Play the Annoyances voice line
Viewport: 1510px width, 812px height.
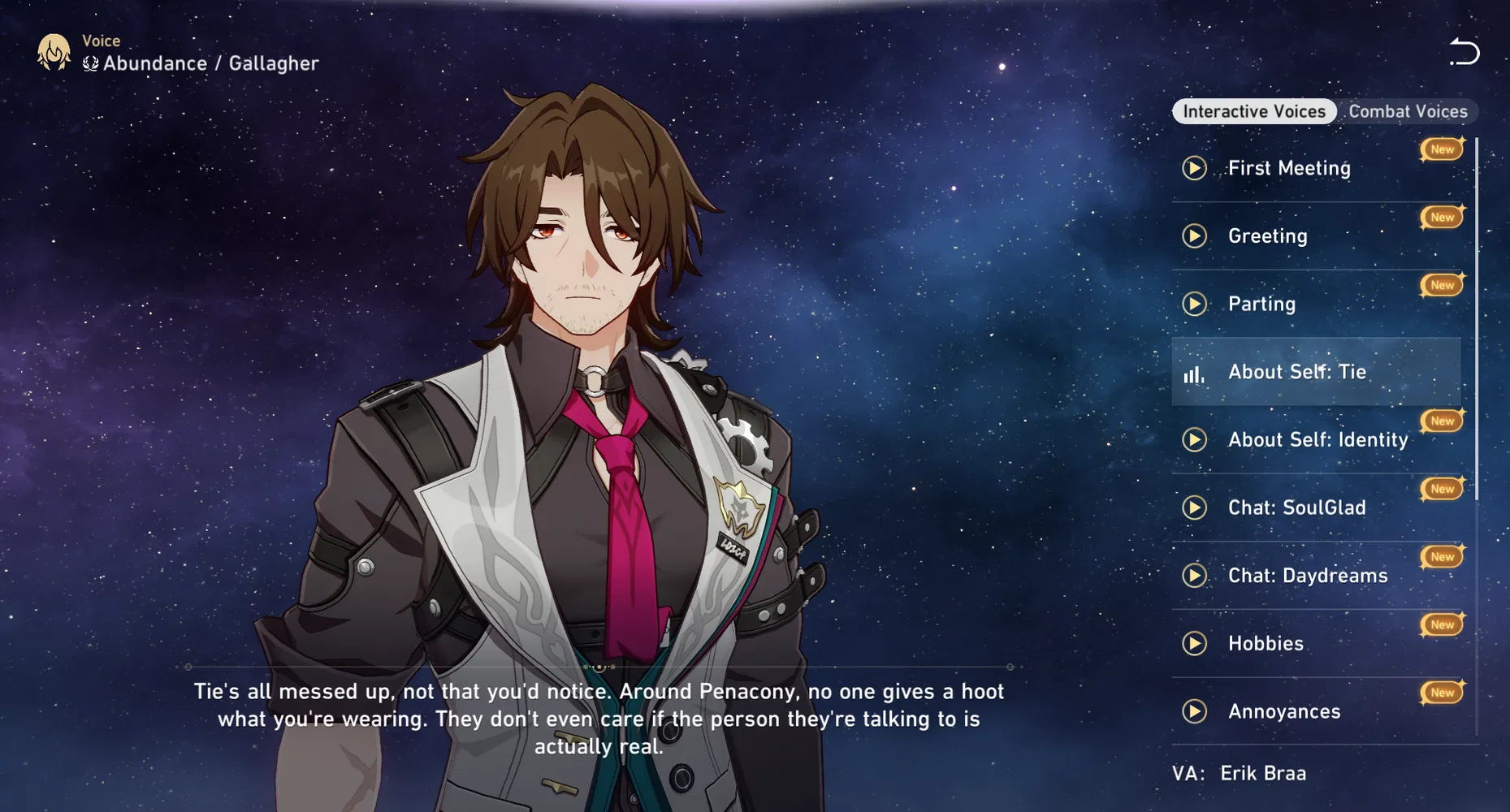1194,711
